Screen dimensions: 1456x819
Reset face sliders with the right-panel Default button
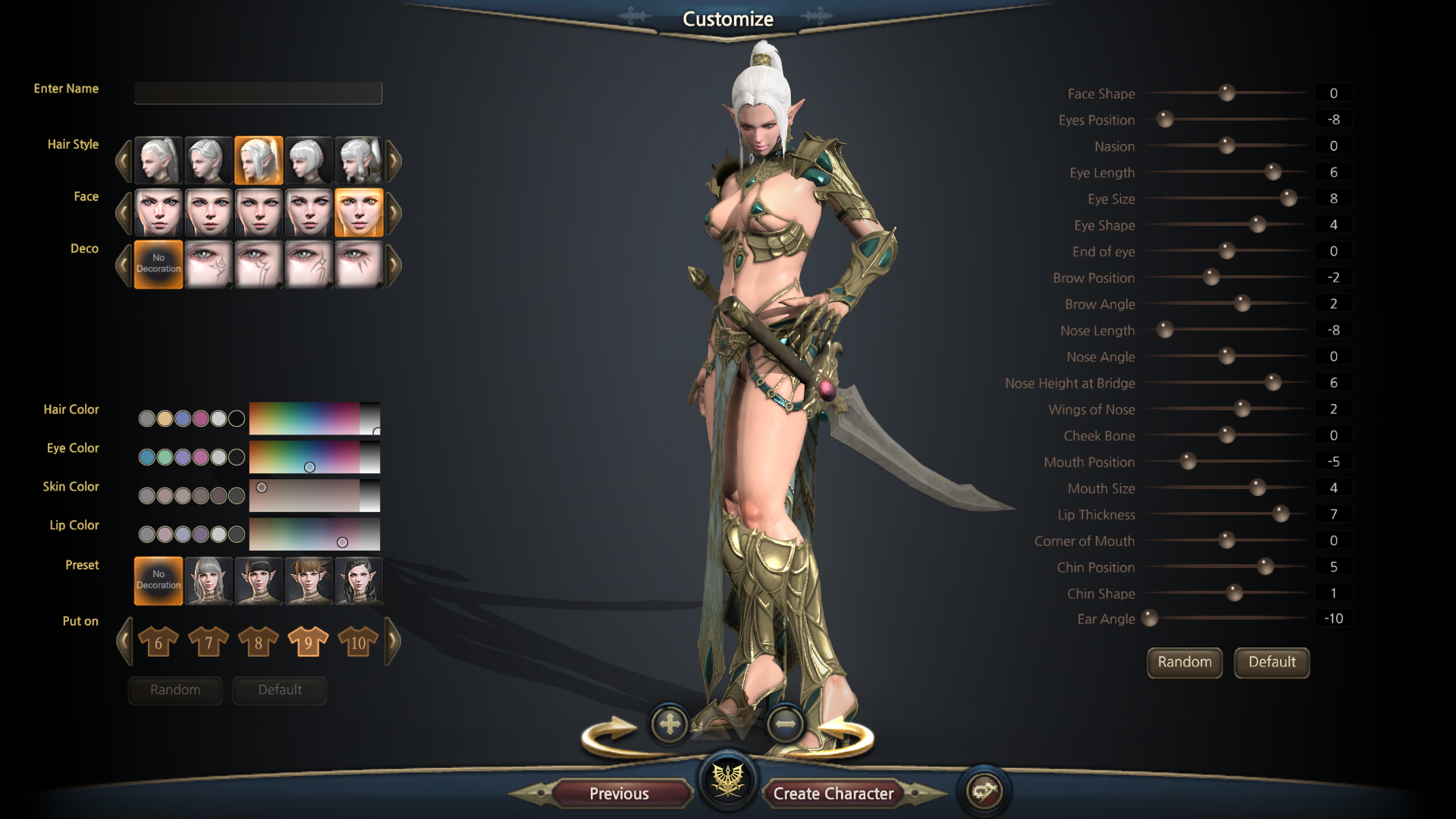pyautogui.click(x=1272, y=662)
